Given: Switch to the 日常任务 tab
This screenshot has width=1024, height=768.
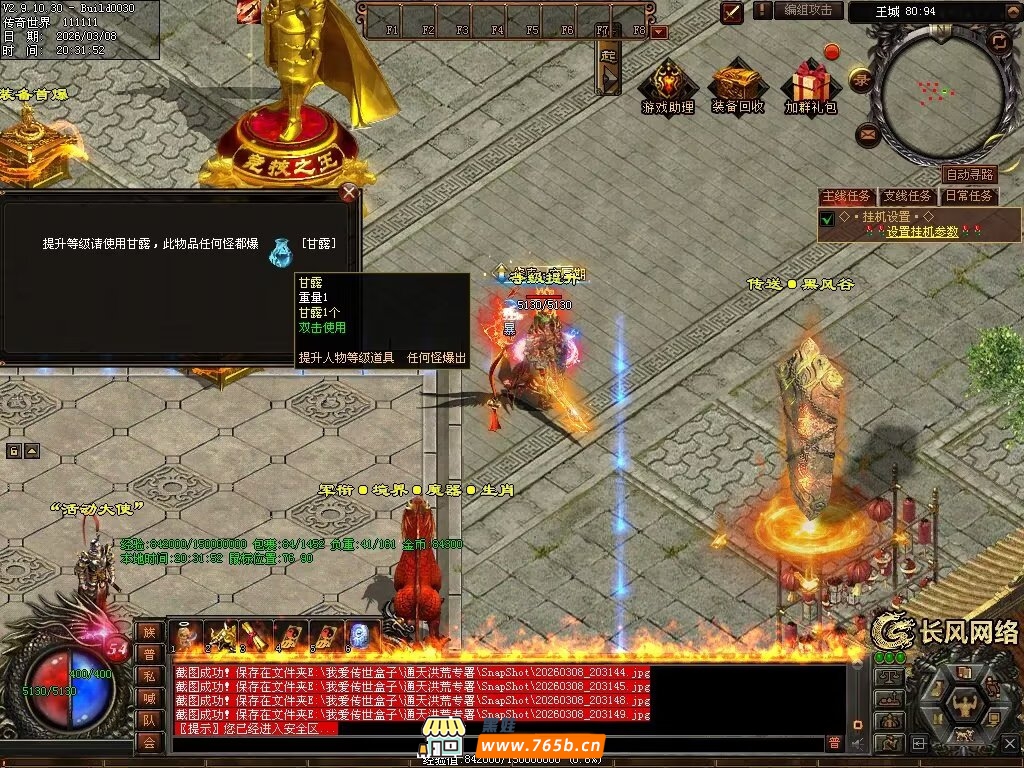Looking at the screenshot, I should coord(968,197).
